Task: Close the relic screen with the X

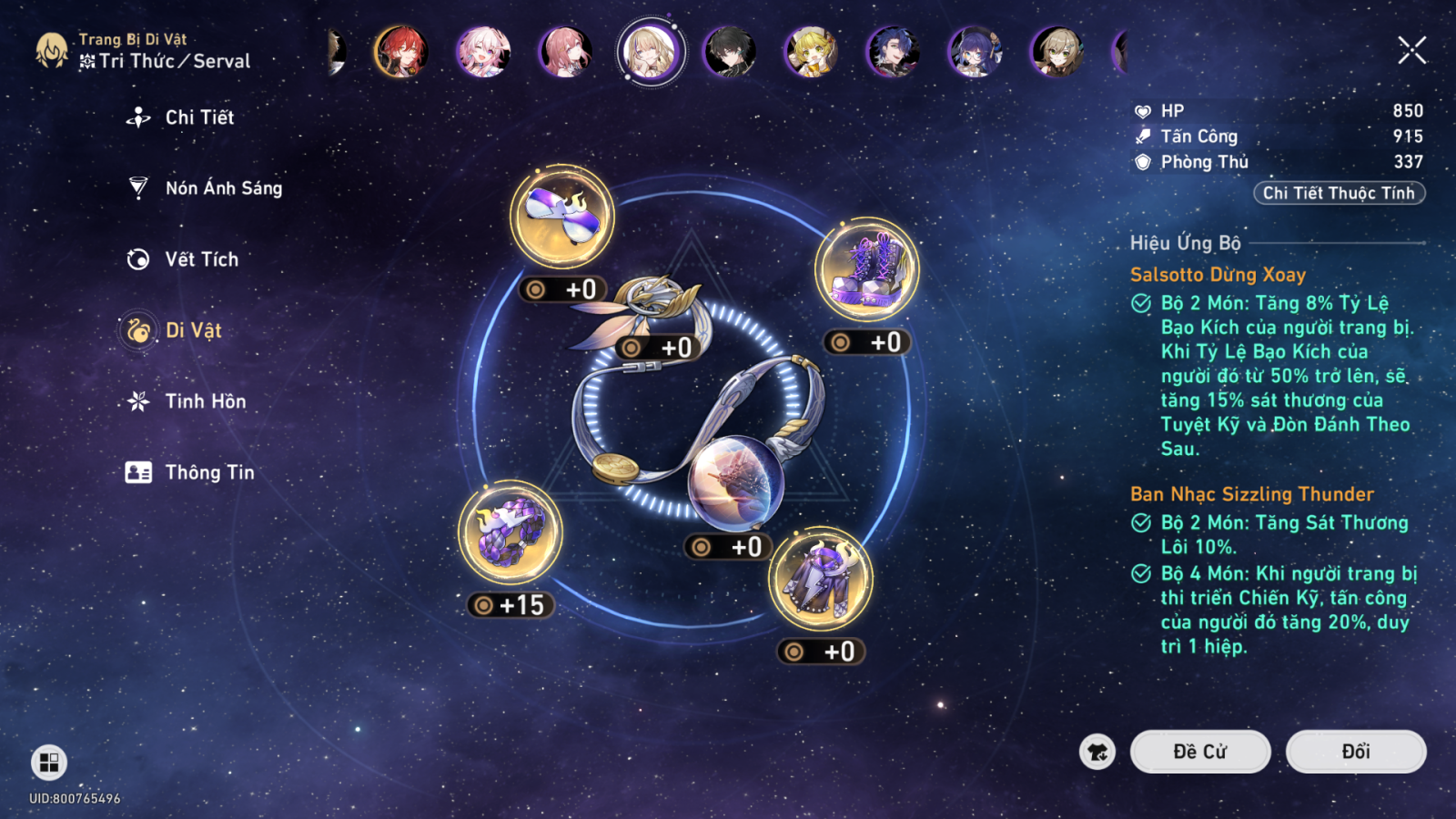Action: click(x=1411, y=51)
